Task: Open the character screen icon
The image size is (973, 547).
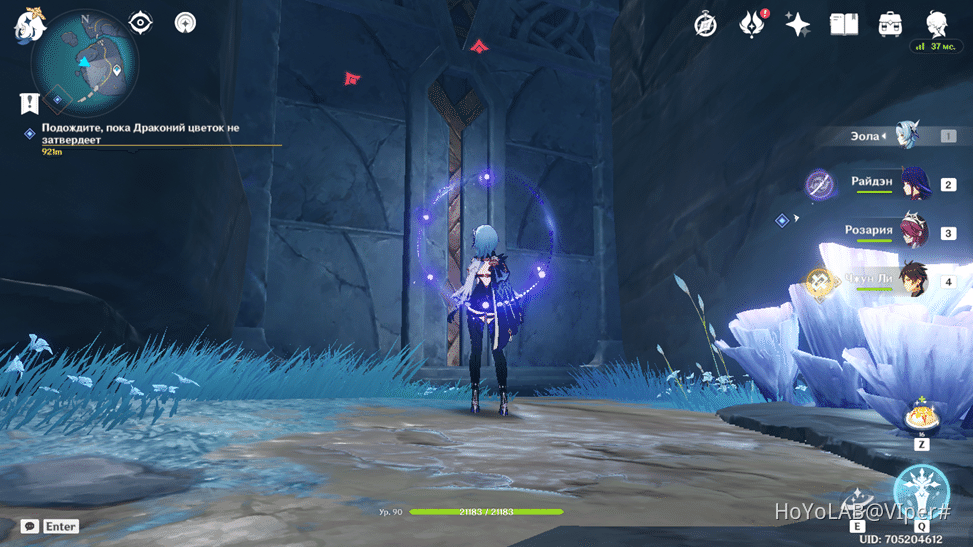Action: click(x=937, y=24)
